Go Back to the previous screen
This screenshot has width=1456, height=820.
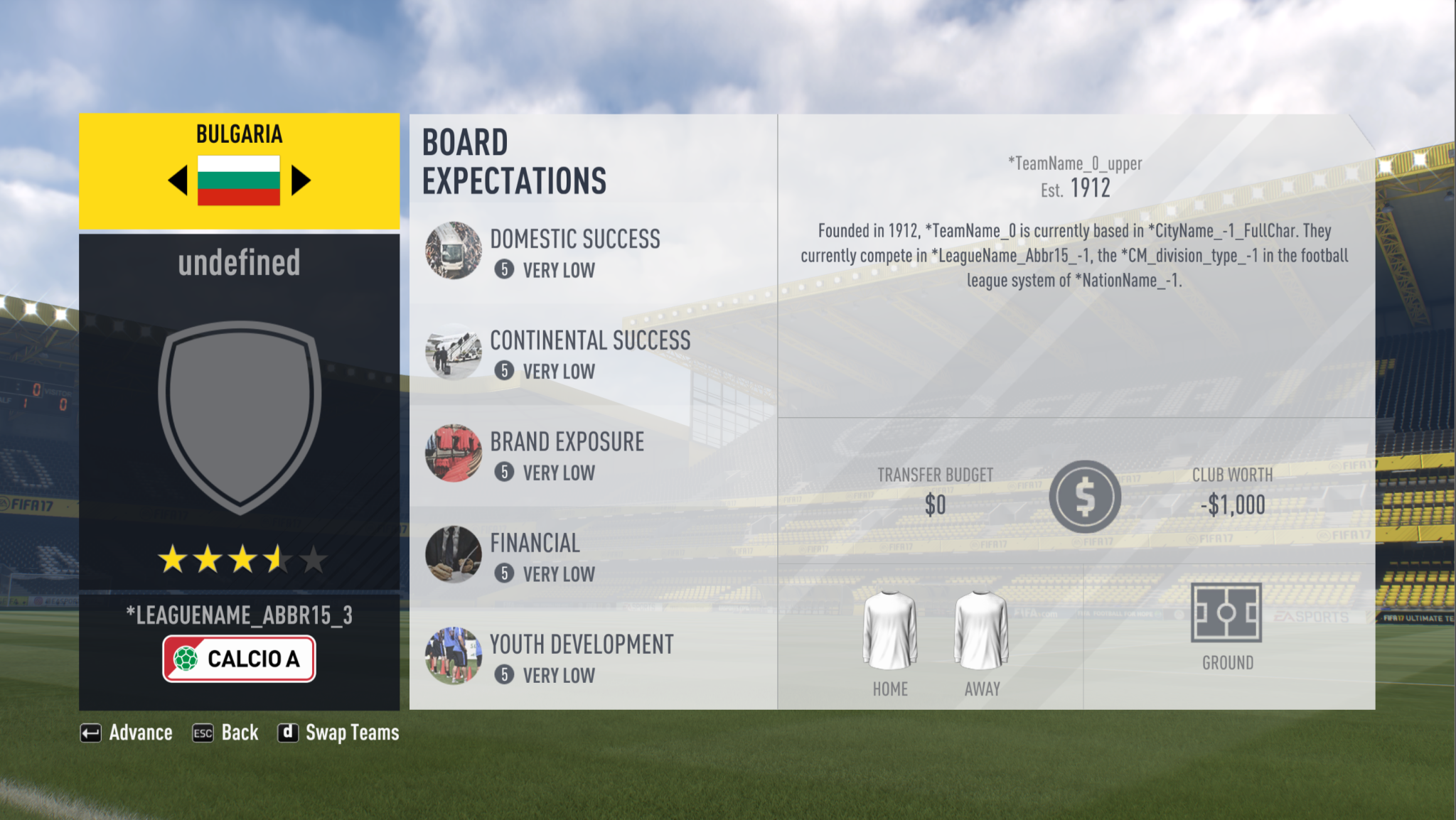point(226,733)
